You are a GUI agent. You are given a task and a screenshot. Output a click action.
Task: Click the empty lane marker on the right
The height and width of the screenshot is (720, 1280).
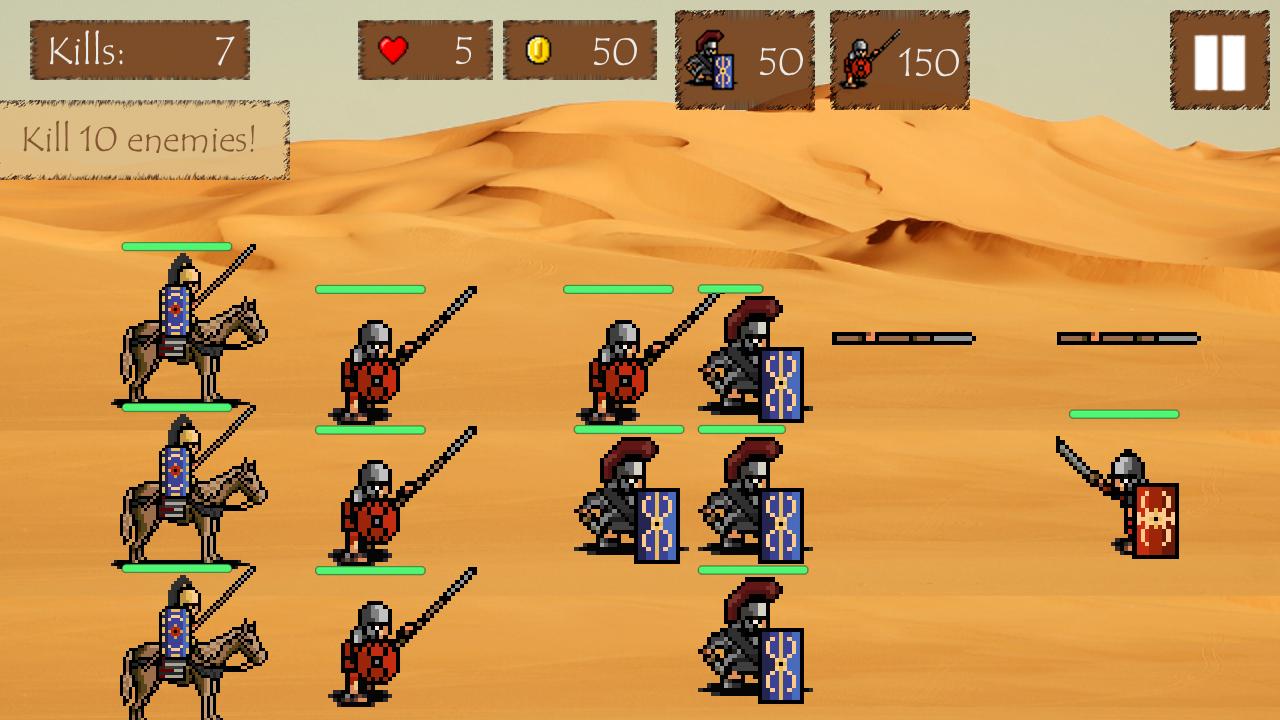[x=1125, y=337]
